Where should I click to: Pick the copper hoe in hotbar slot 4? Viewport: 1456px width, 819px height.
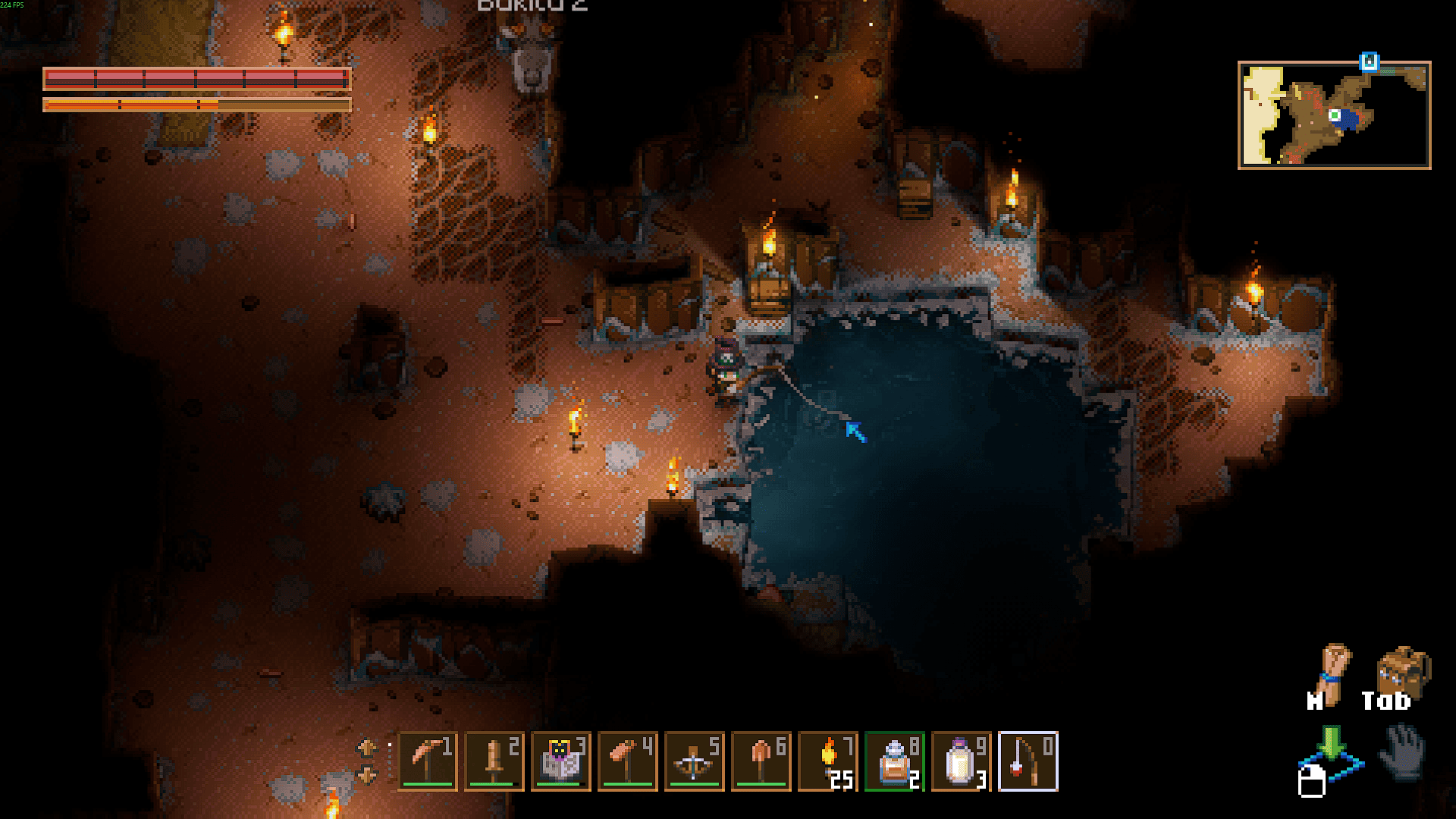[x=628, y=761]
